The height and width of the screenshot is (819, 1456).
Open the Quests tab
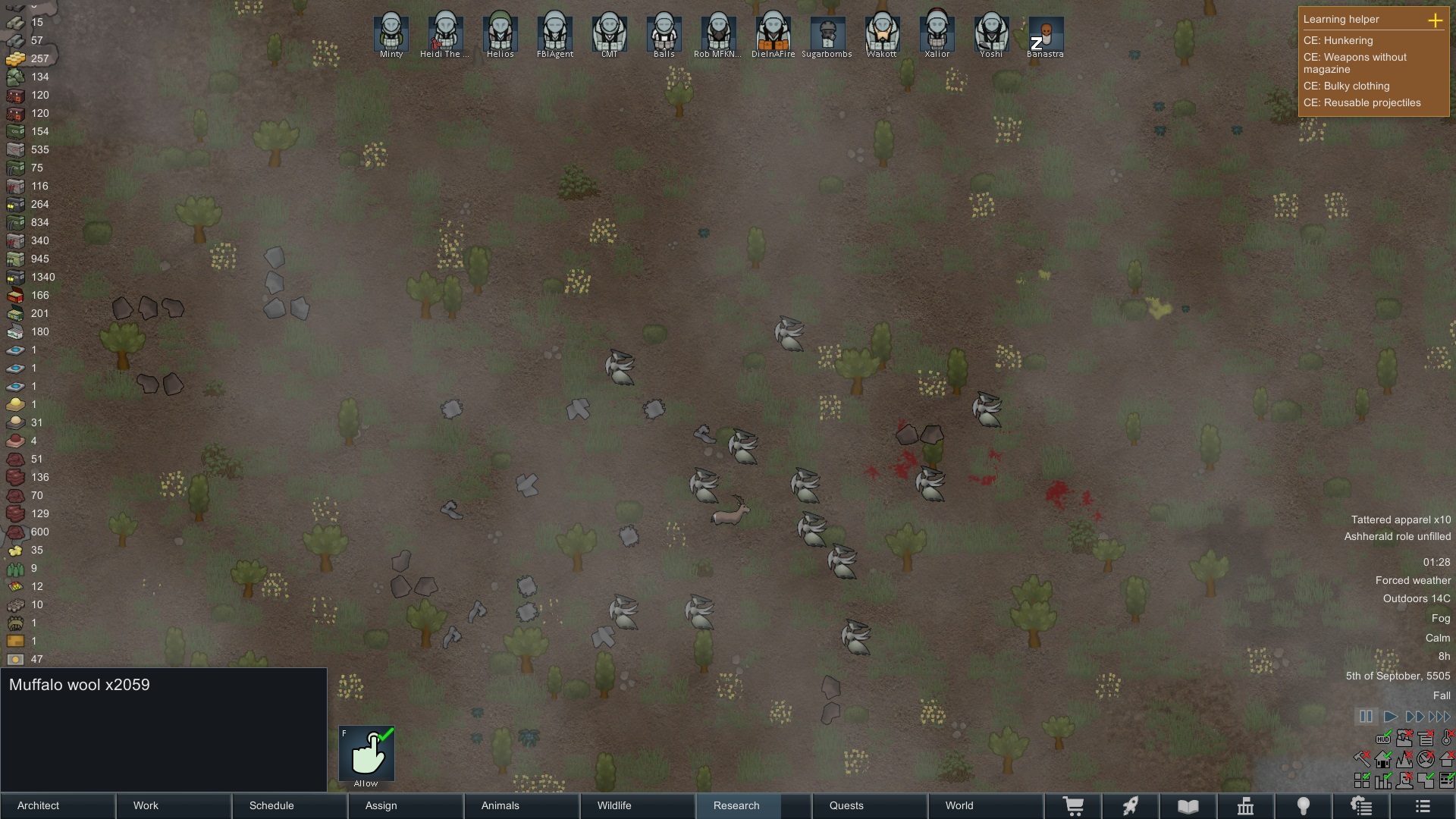(x=846, y=806)
